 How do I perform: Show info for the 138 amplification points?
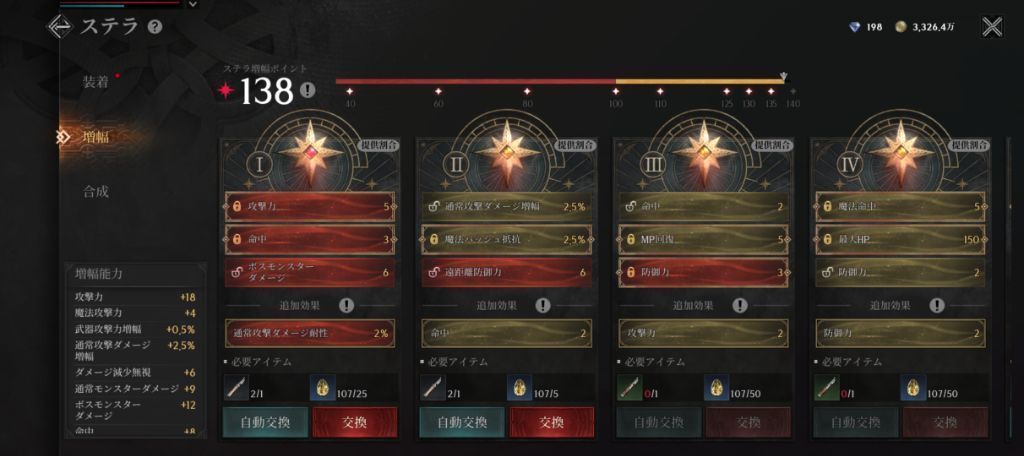[307, 91]
